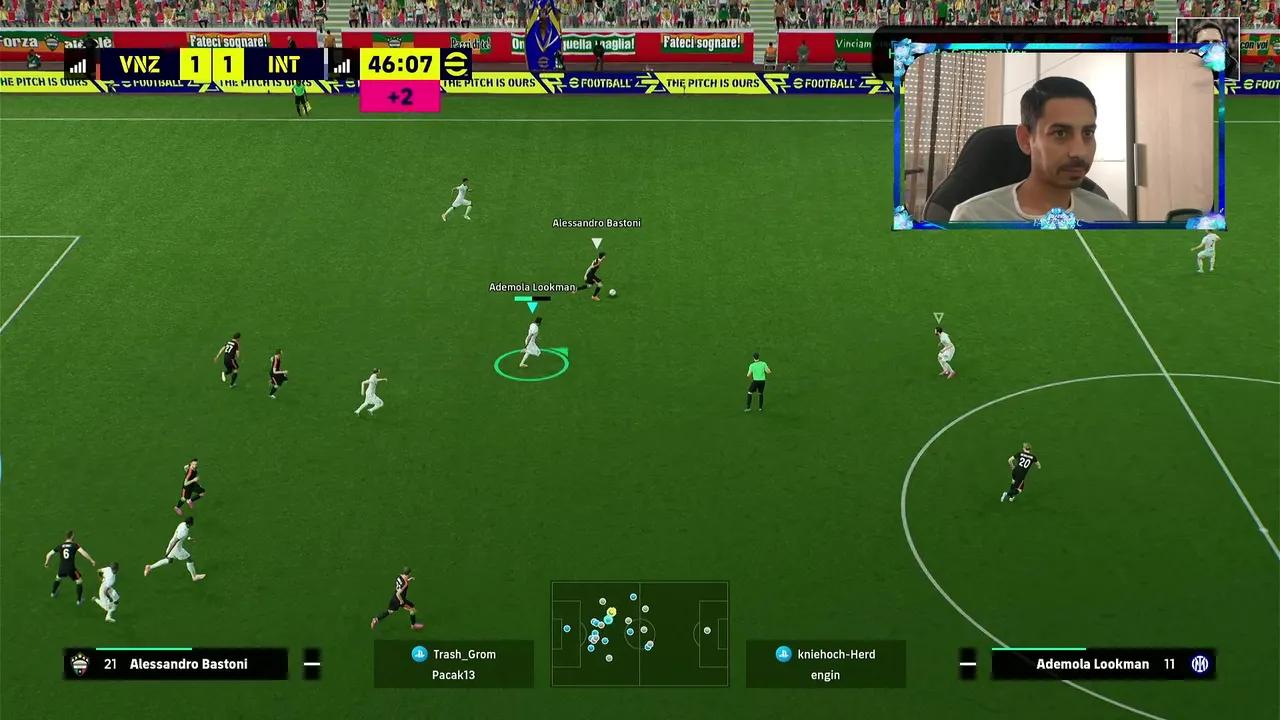Click the signal strength icon beside the clock

tap(341, 64)
